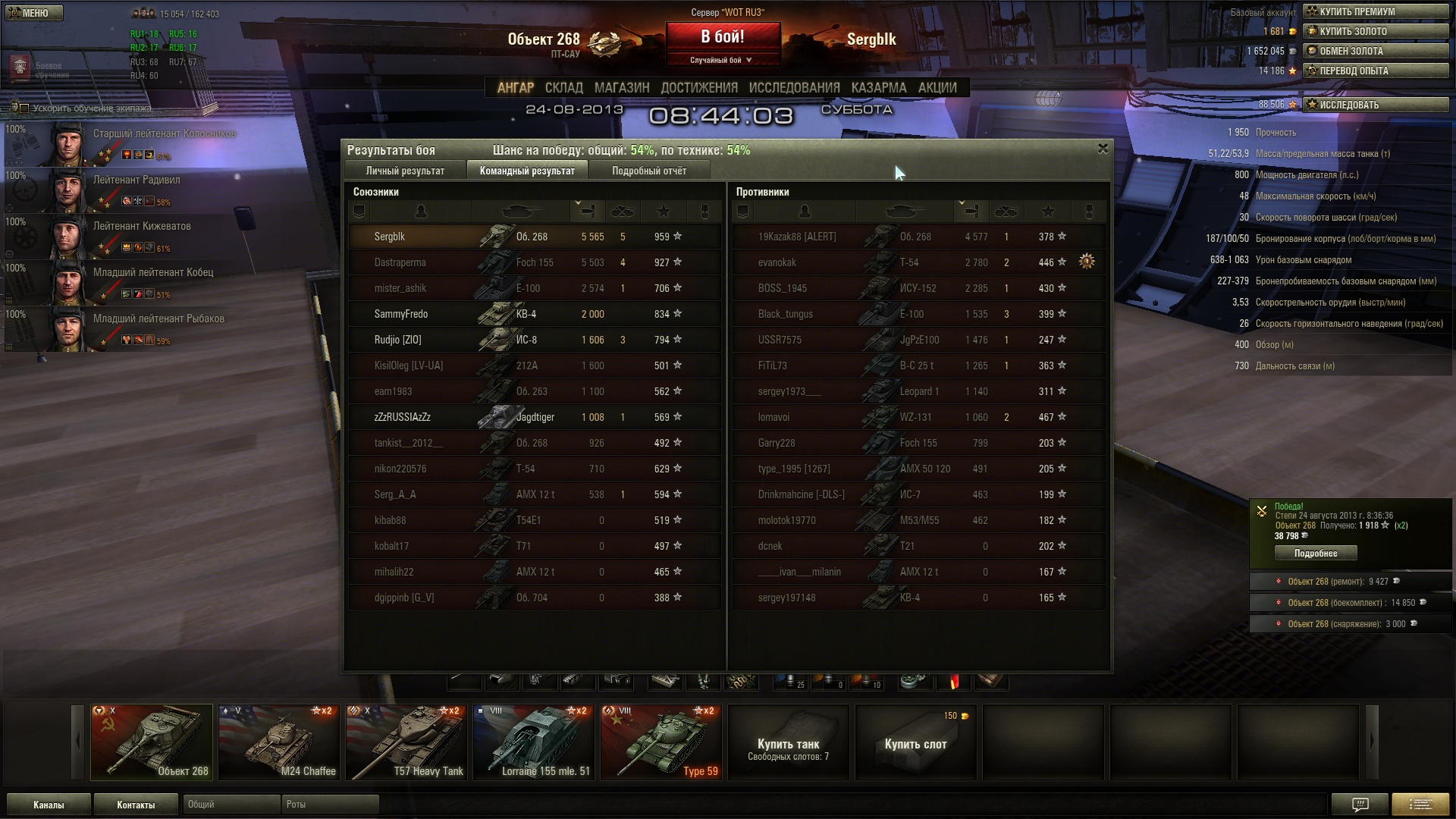Open the МЕНЮ button
Viewport: 1456px width, 819px height.
pyautogui.click(x=33, y=13)
